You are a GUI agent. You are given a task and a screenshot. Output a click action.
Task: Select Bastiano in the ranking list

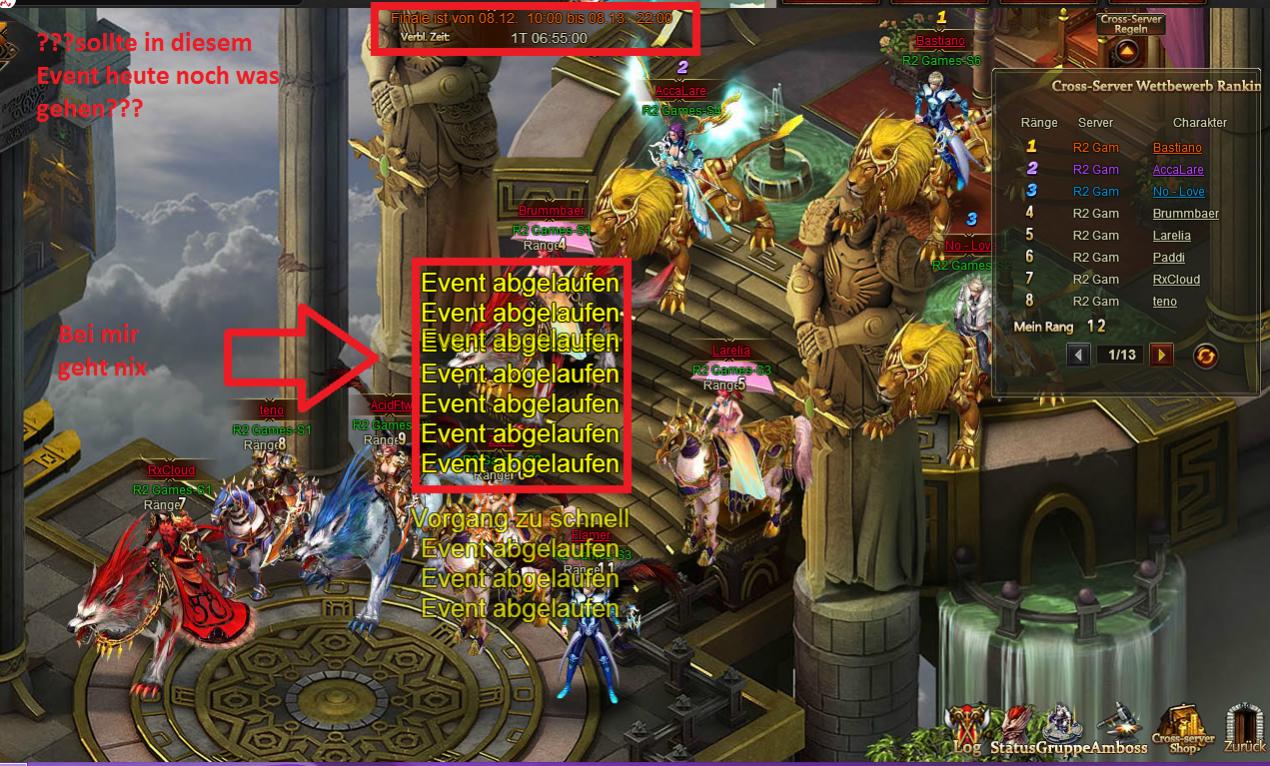pos(1177,148)
